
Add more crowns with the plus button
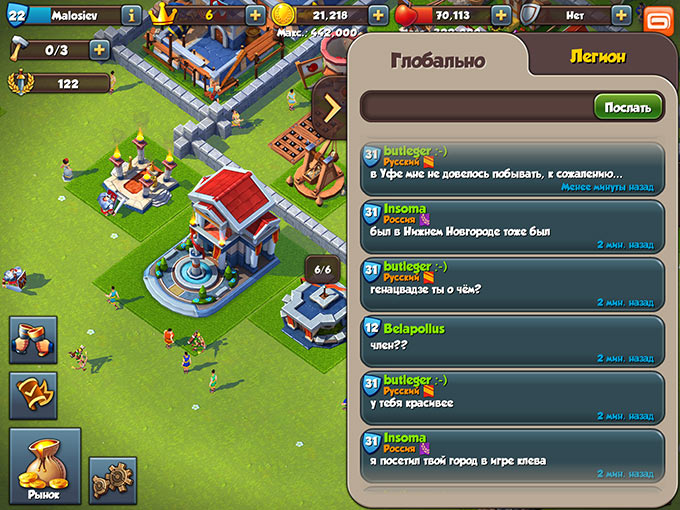[255, 15]
